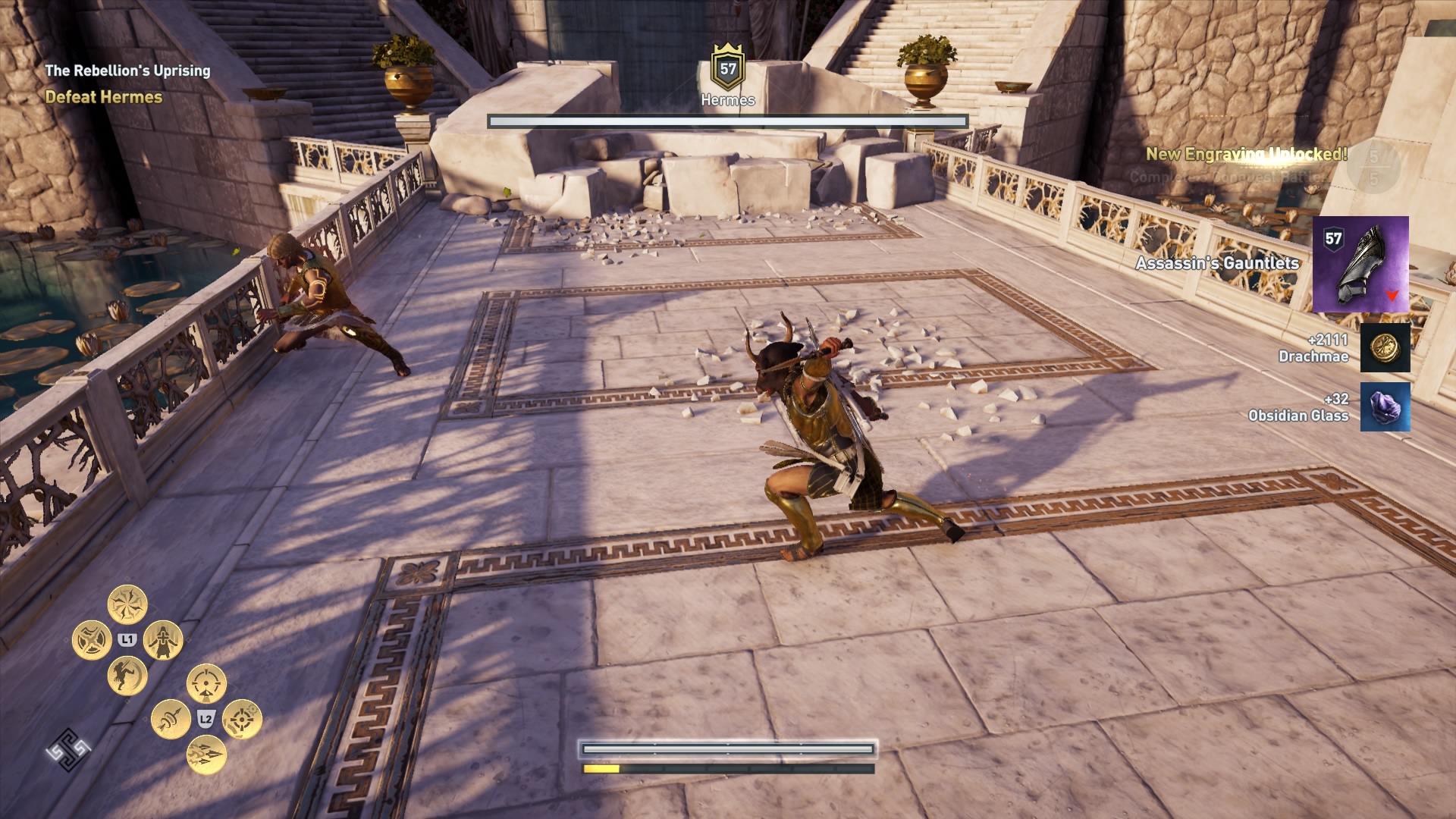Pick the Predator Shot targeting ability icon
1456x819 pixels.
206,683
